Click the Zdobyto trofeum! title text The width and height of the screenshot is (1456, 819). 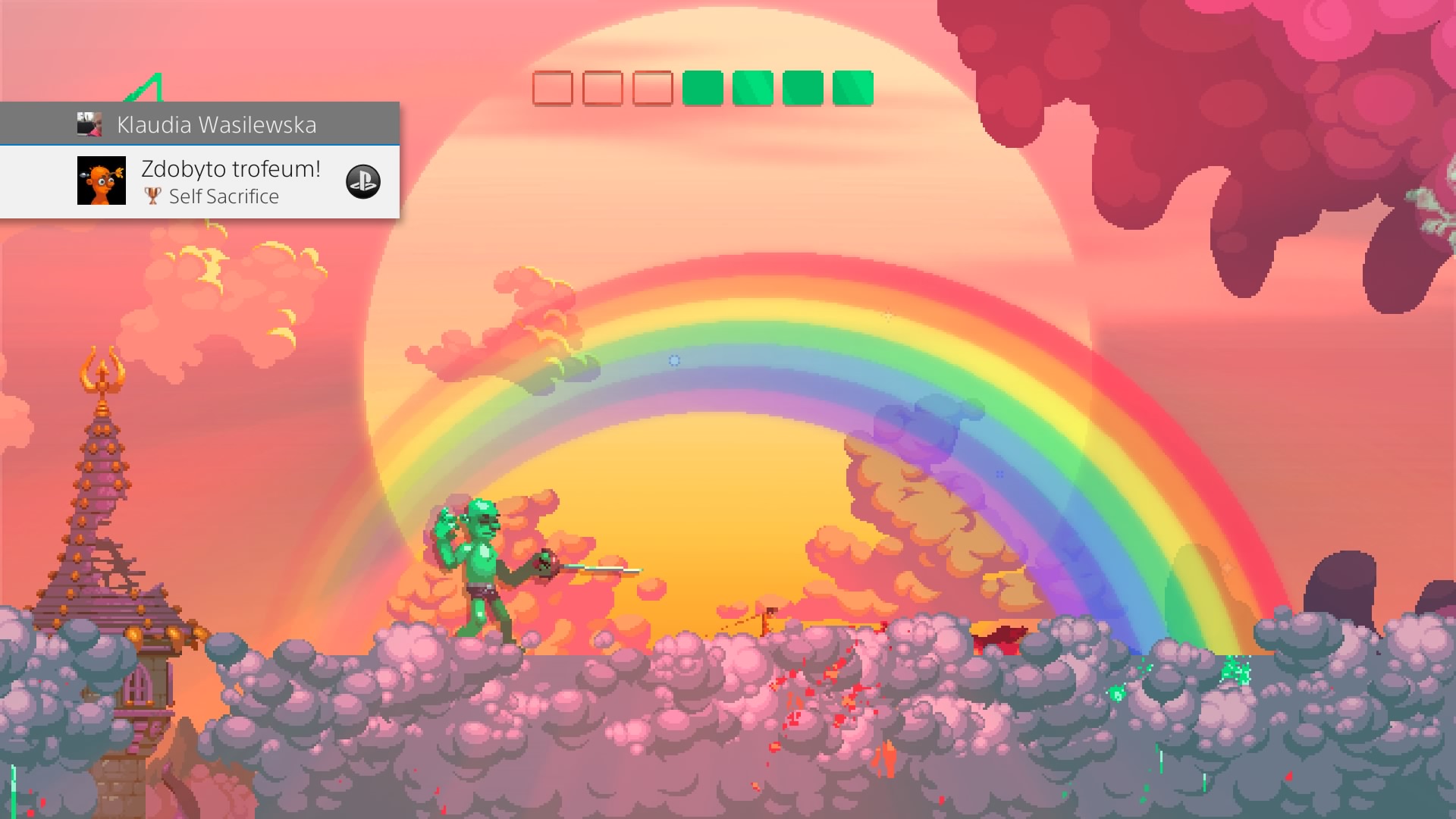point(230,169)
